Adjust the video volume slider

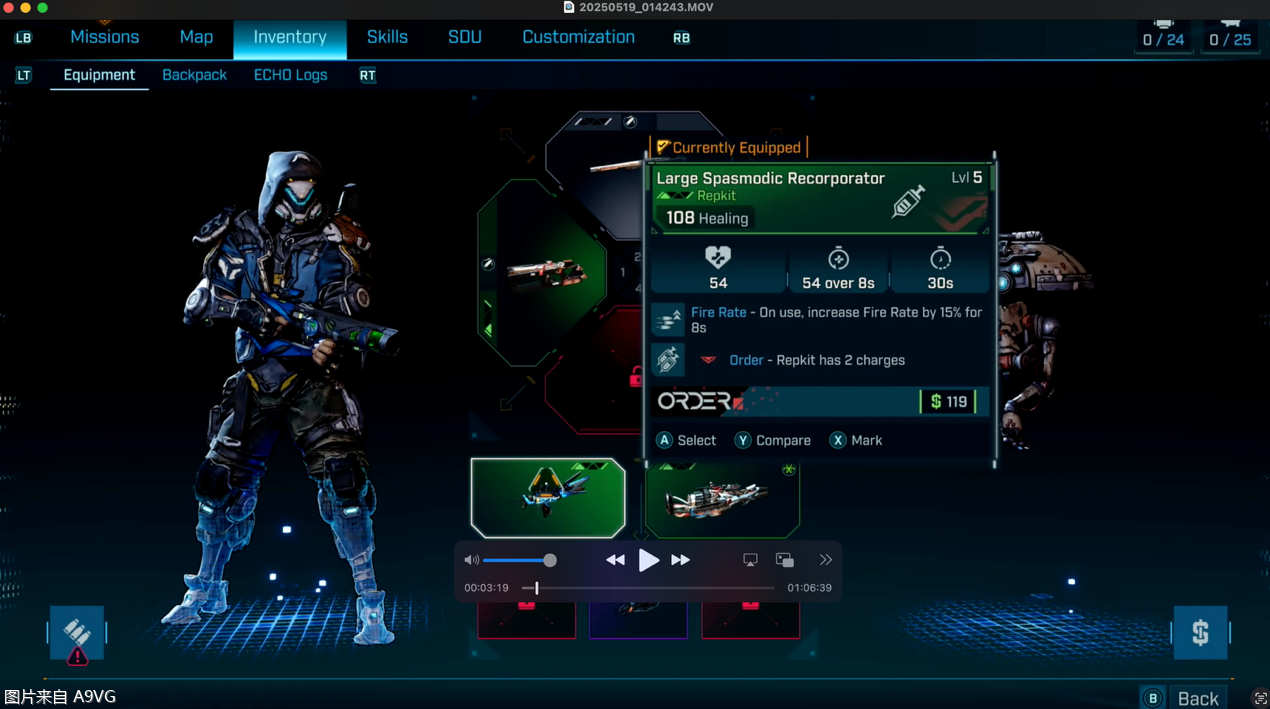(516, 560)
